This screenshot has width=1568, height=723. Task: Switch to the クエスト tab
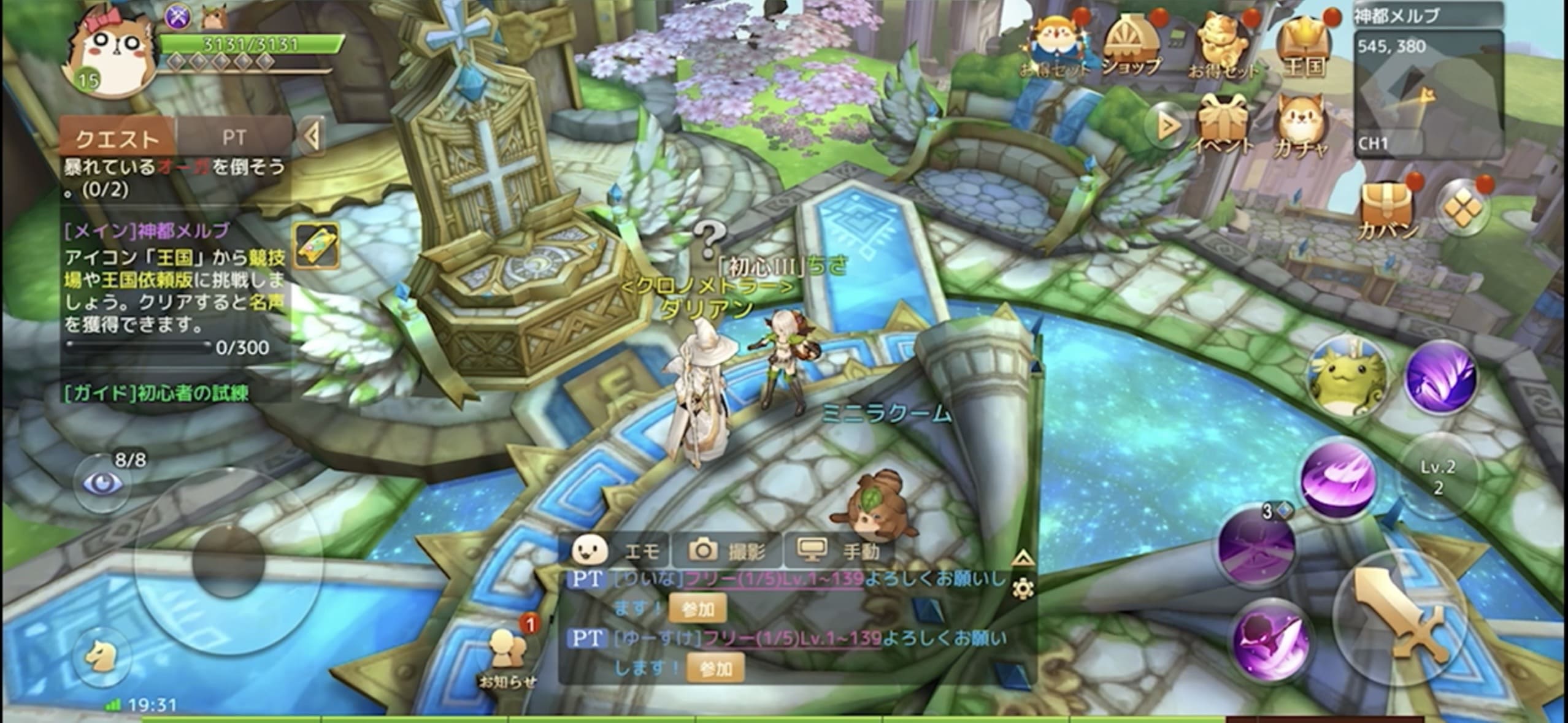pyautogui.click(x=117, y=139)
